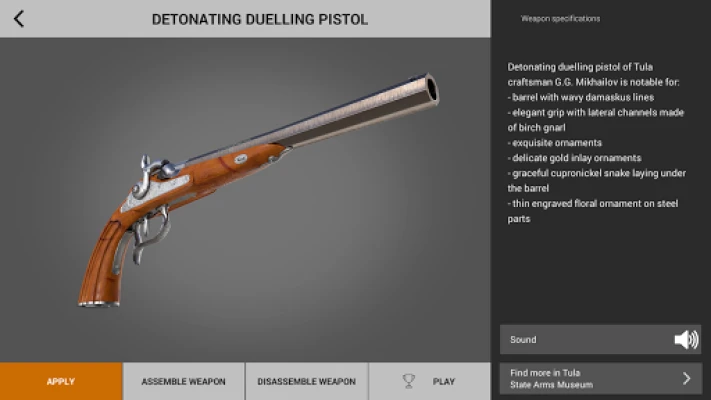Go back using the arrow button
Viewport: 711px width, 400px height.
19,18
